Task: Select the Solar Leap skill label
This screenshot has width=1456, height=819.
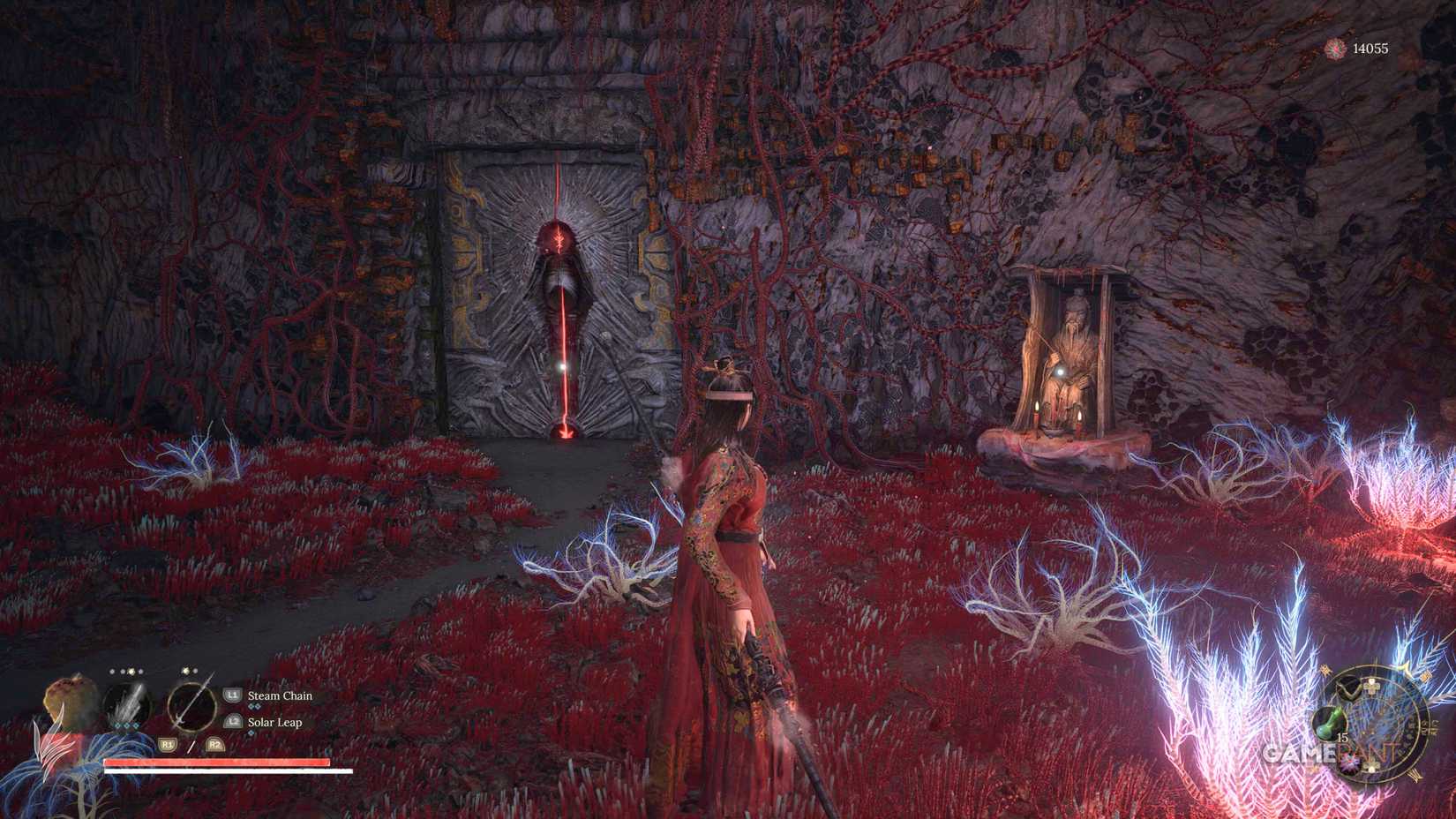Action: click(x=274, y=723)
